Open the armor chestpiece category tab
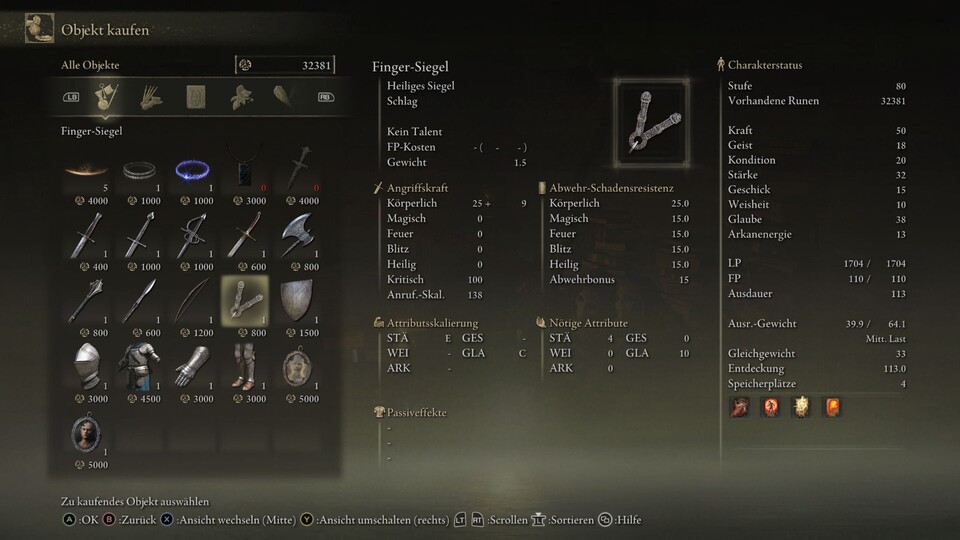 point(195,97)
